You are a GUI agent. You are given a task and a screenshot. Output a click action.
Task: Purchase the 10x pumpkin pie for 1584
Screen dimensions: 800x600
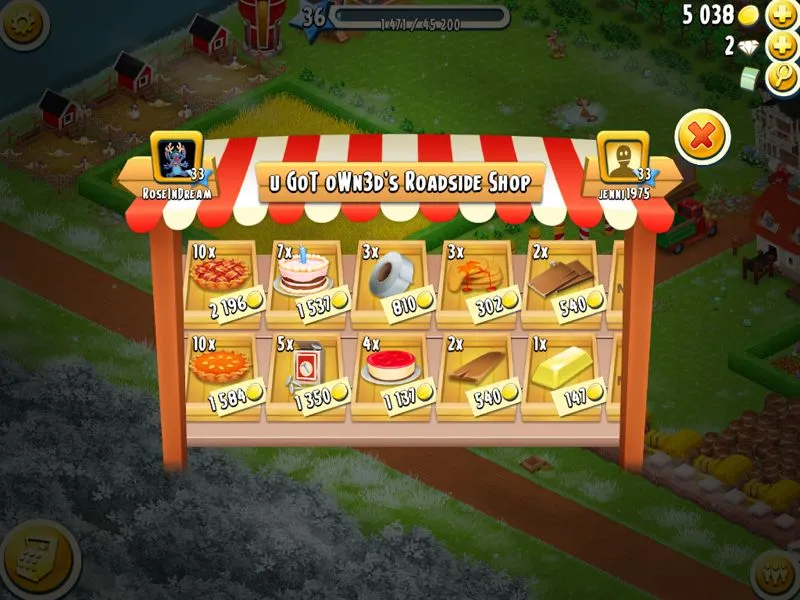pyautogui.click(x=223, y=373)
